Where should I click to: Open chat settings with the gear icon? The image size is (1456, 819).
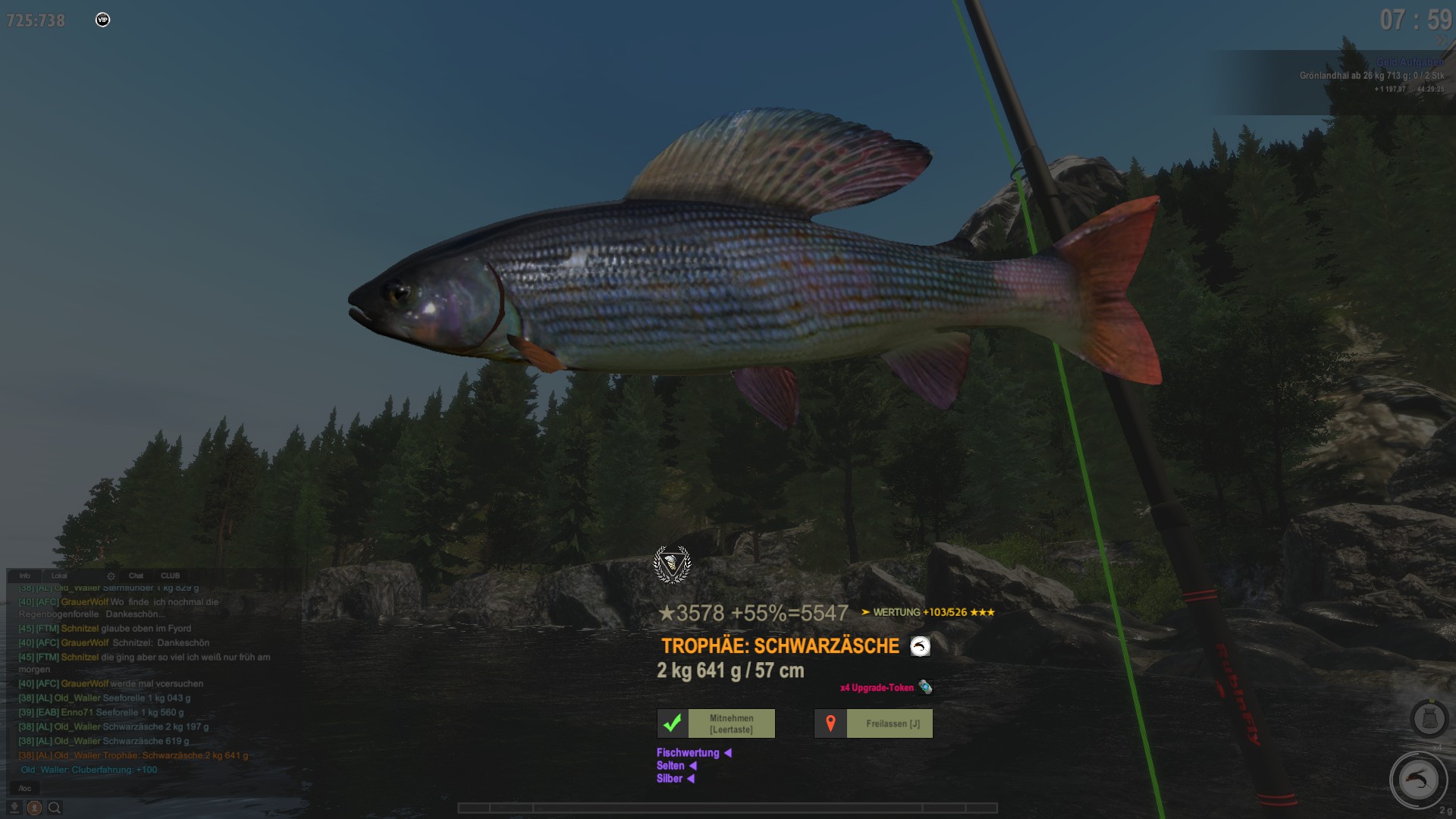tap(111, 576)
